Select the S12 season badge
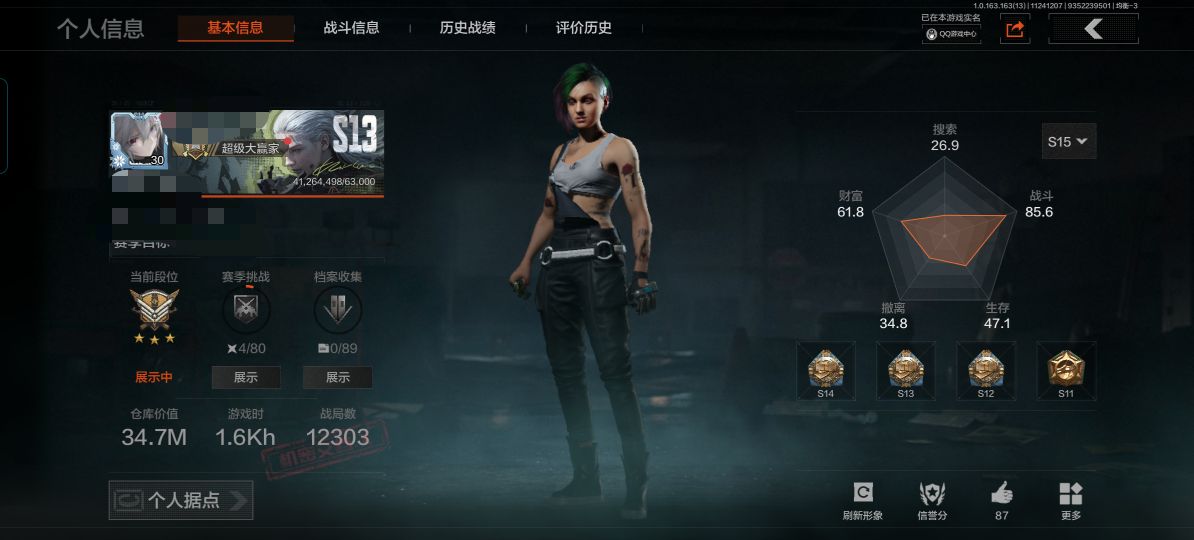This screenshot has width=1194, height=540. pyautogui.click(x=986, y=370)
